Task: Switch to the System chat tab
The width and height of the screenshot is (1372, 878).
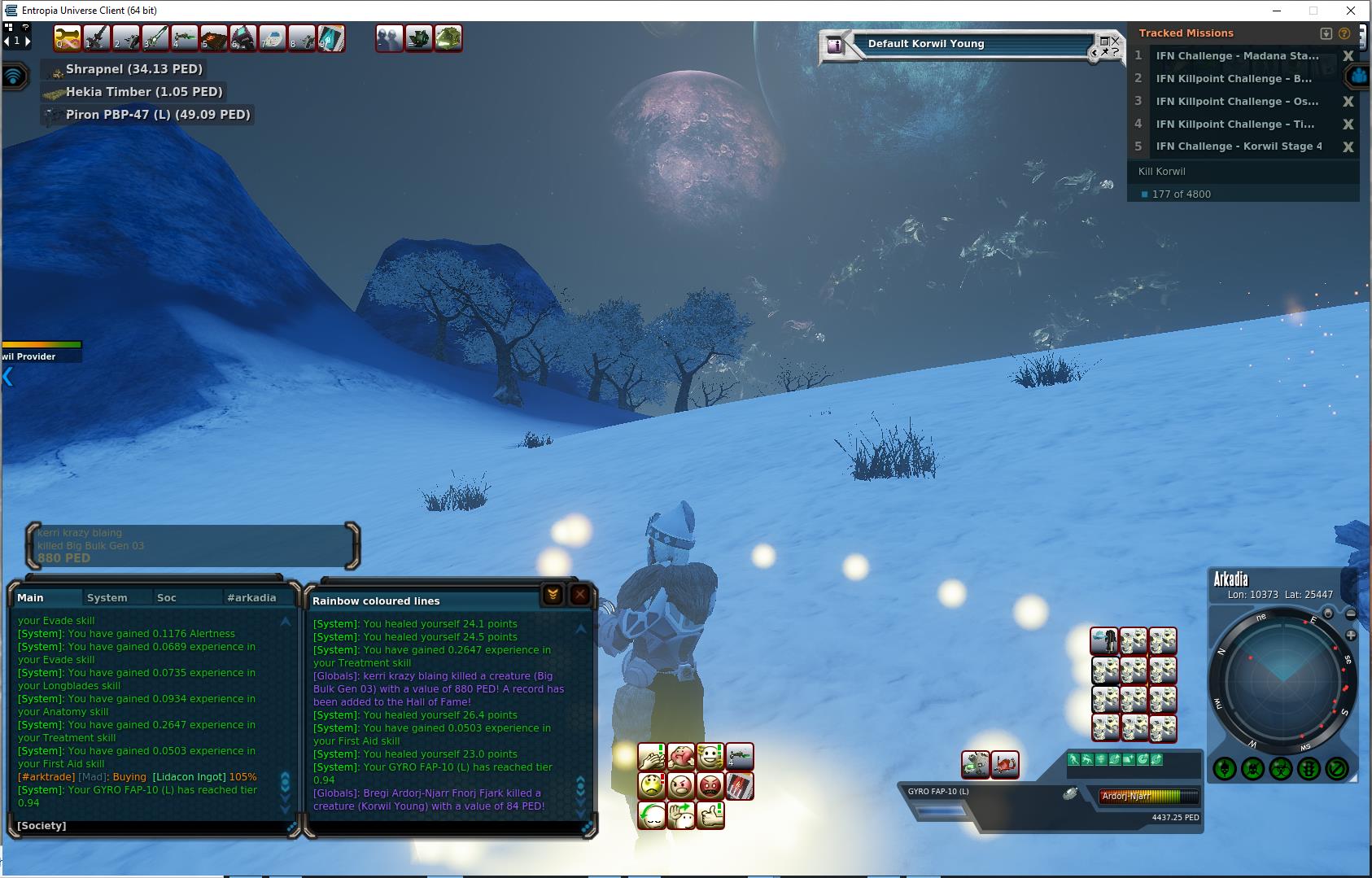Action: [x=107, y=597]
